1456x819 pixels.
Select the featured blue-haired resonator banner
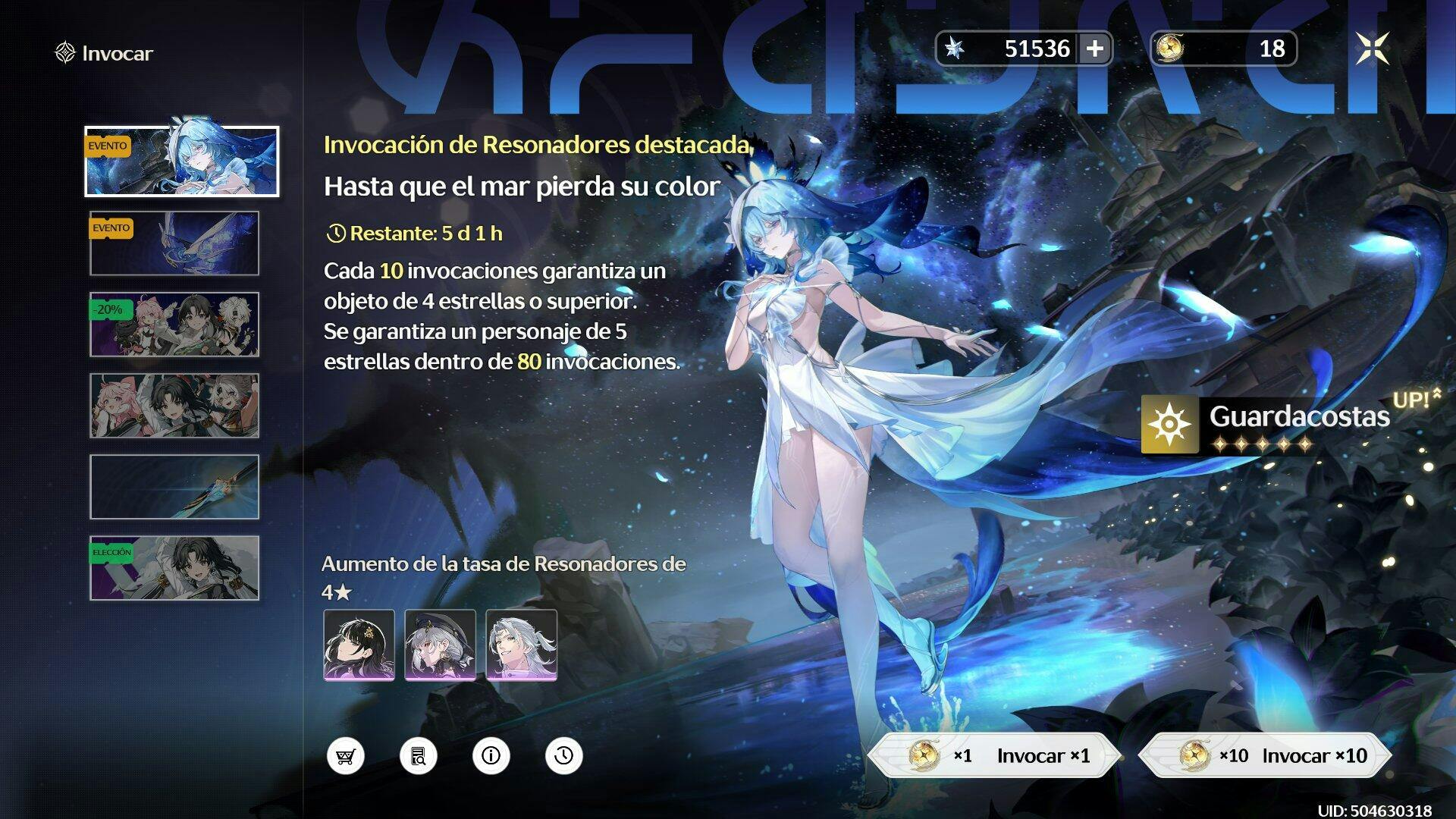coord(182,162)
